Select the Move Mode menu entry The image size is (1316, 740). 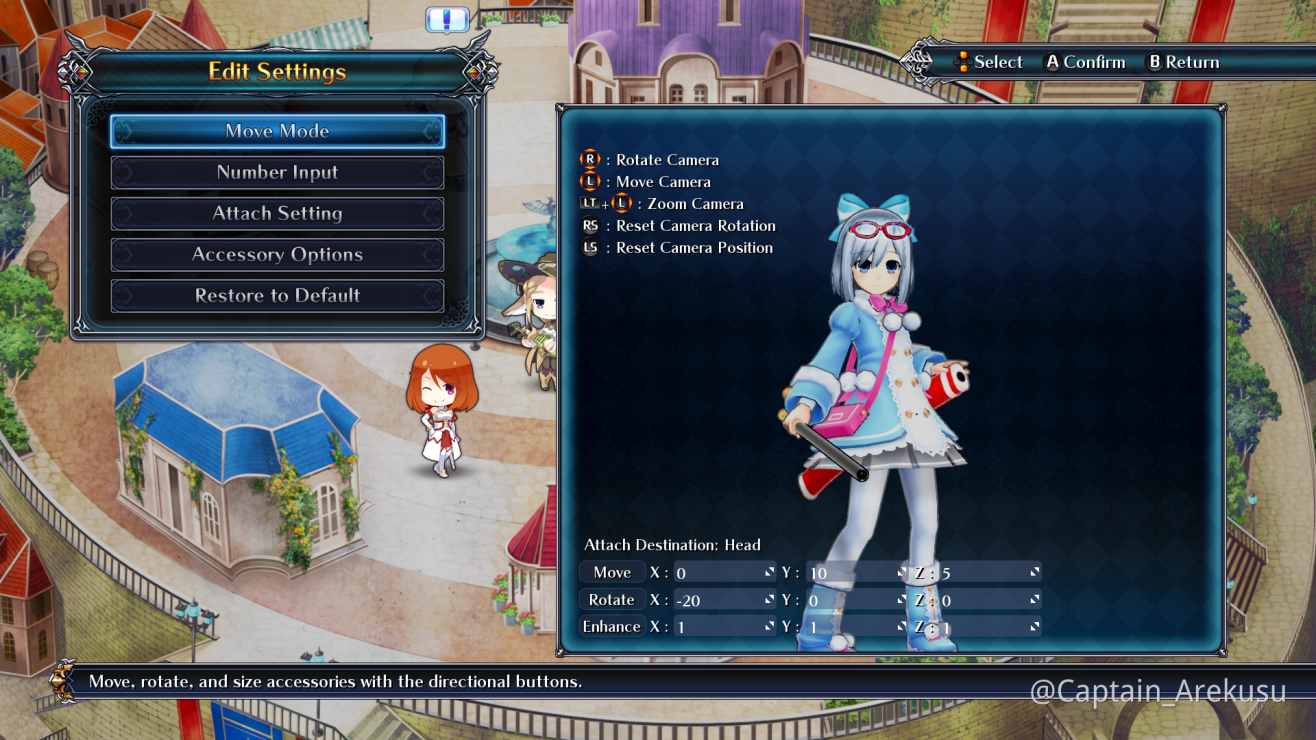point(277,131)
